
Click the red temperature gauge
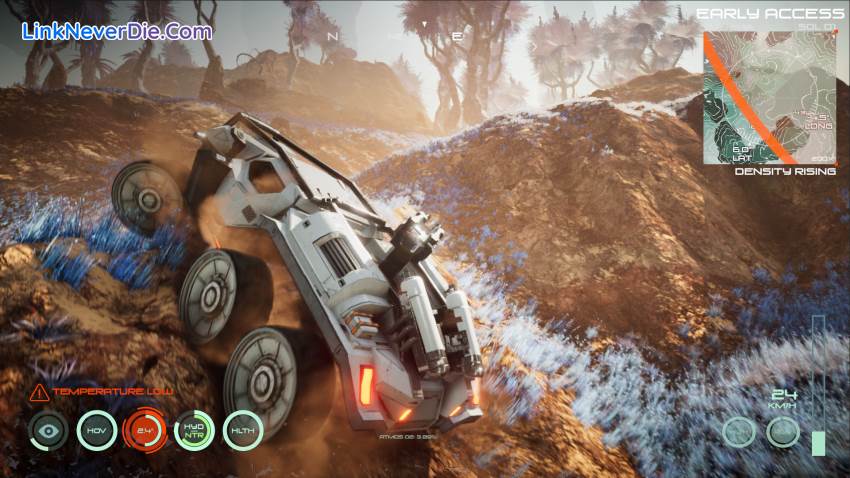coord(145,430)
